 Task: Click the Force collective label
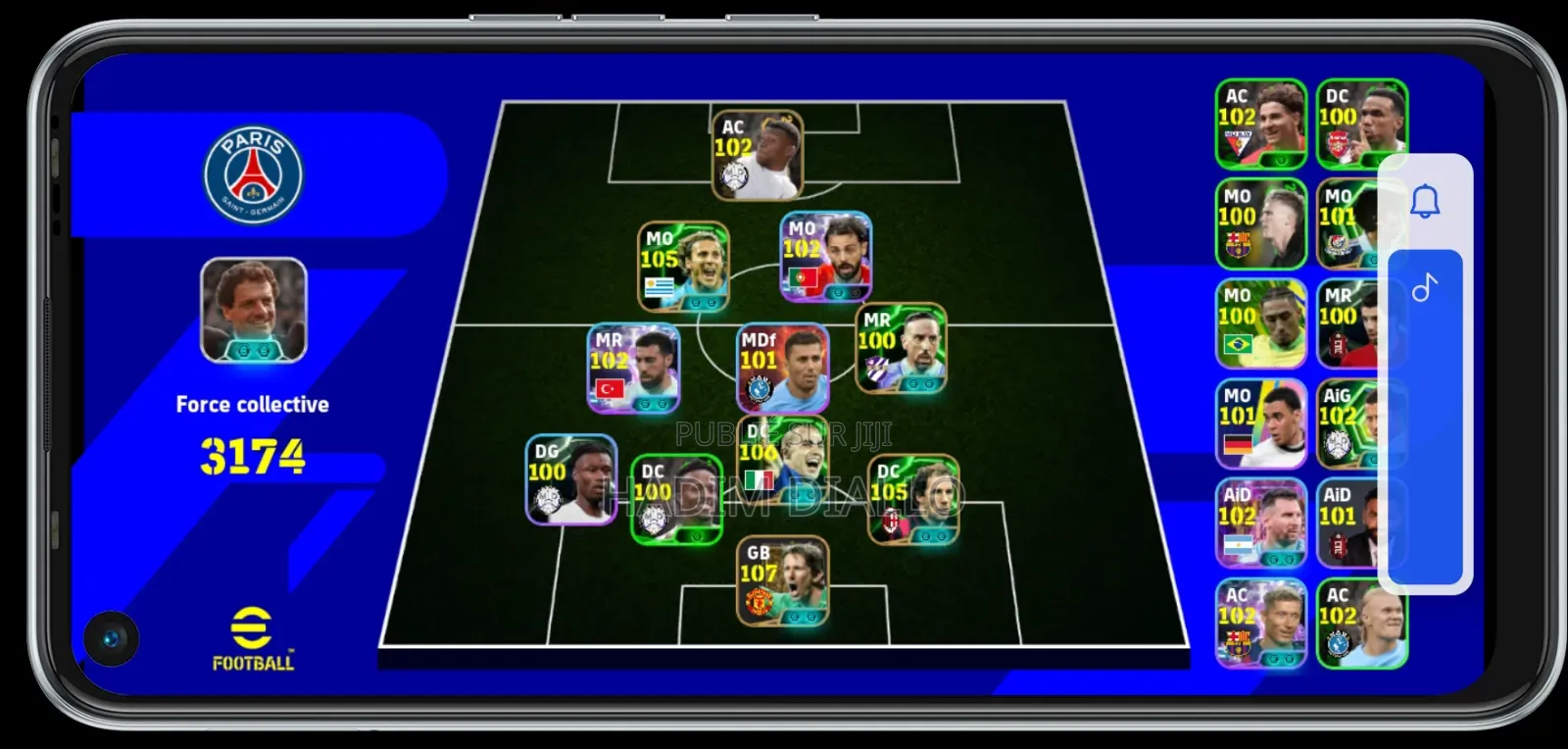pyautogui.click(x=252, y=404)
